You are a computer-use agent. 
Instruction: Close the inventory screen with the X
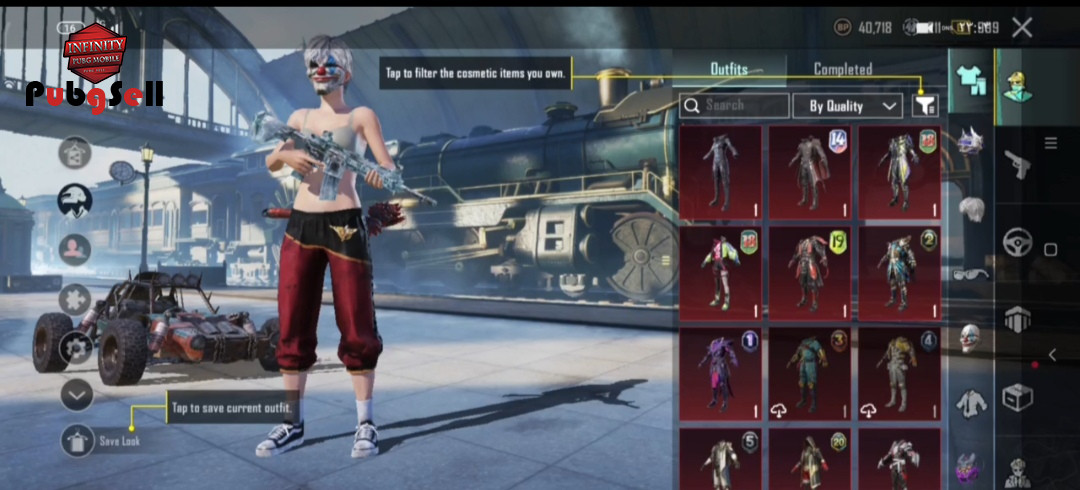click(1021, 28)
